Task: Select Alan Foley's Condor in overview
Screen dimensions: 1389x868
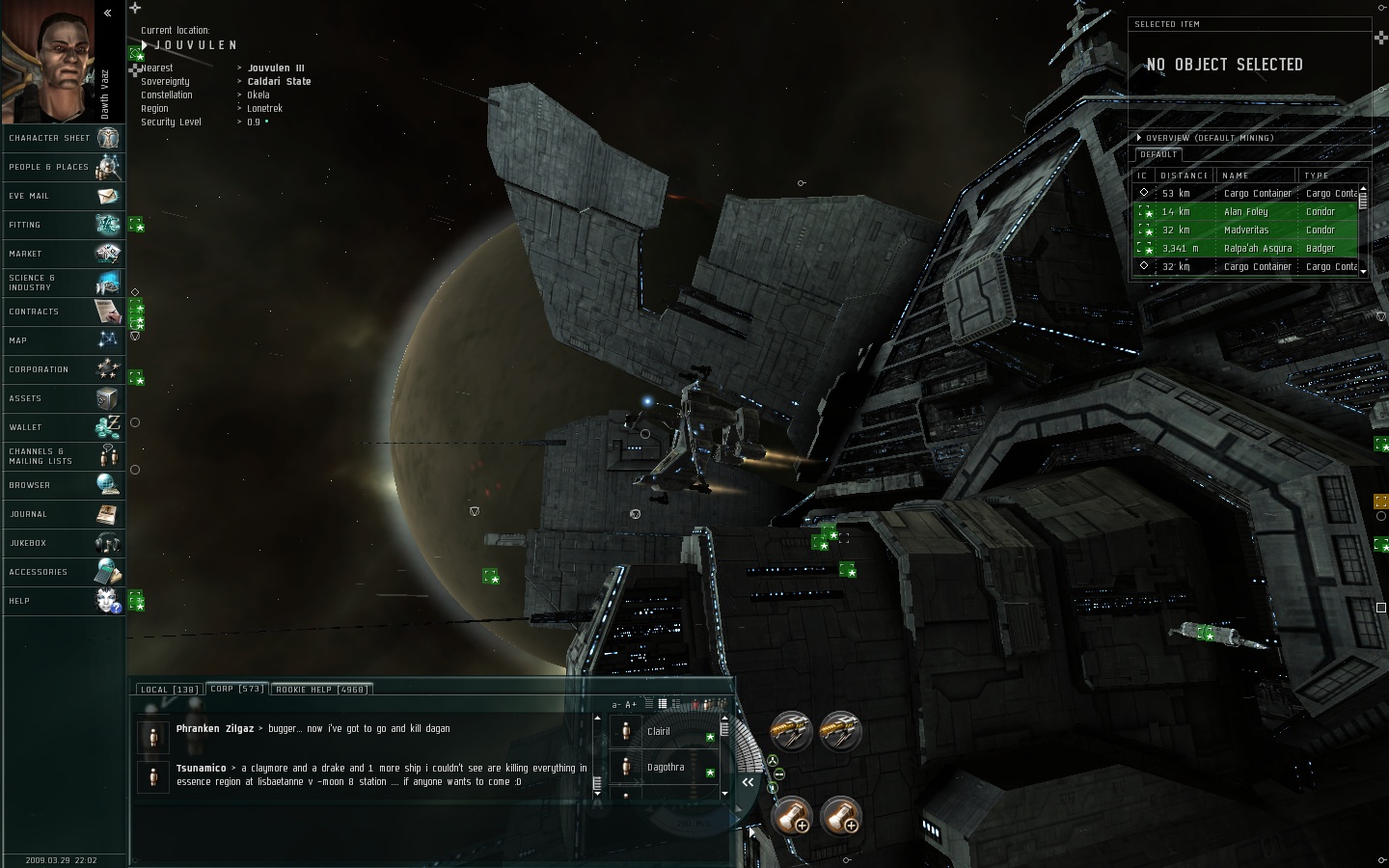Action: (1246, 212)
